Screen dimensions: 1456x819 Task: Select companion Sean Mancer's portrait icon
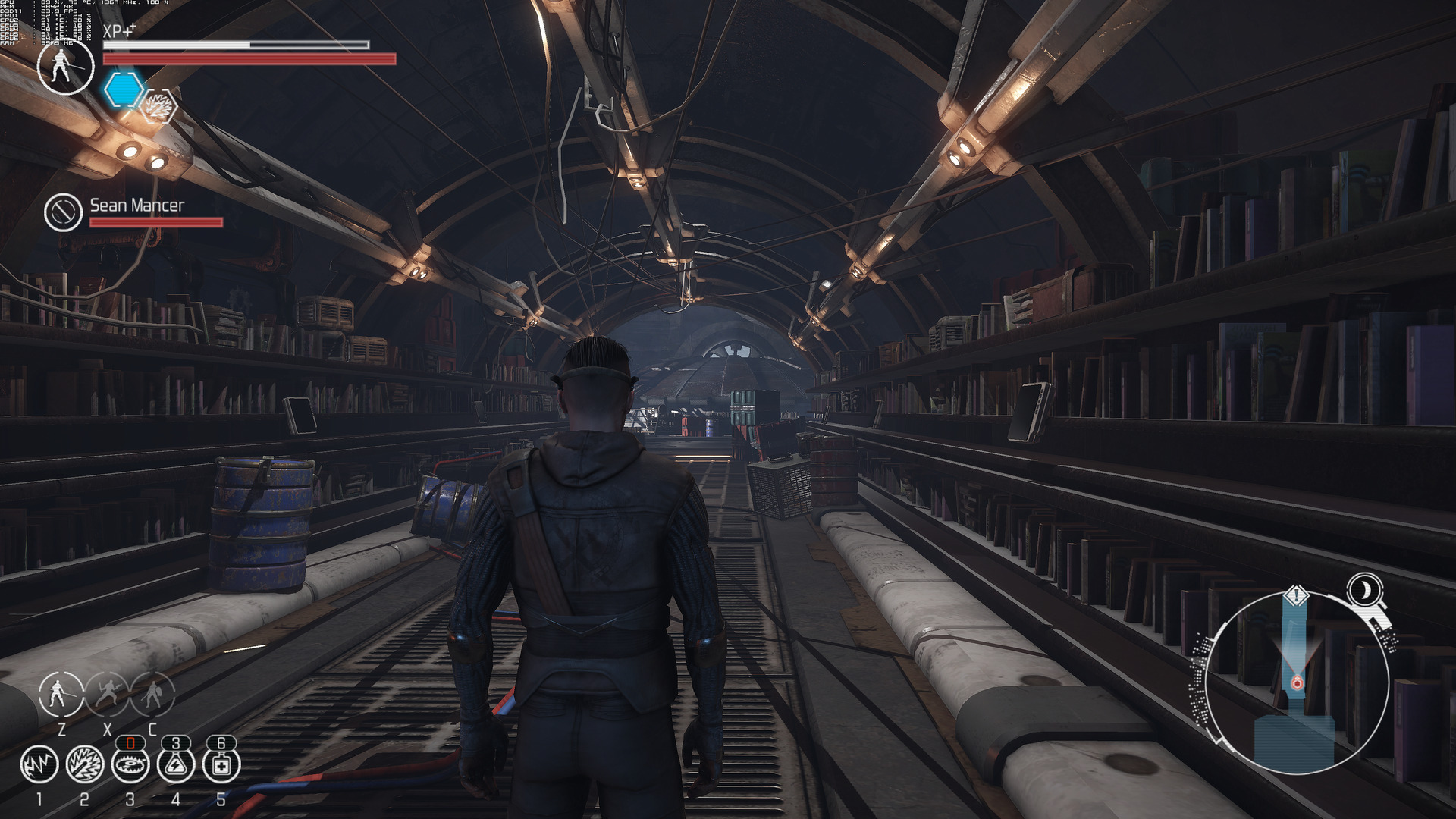(63, 212)
